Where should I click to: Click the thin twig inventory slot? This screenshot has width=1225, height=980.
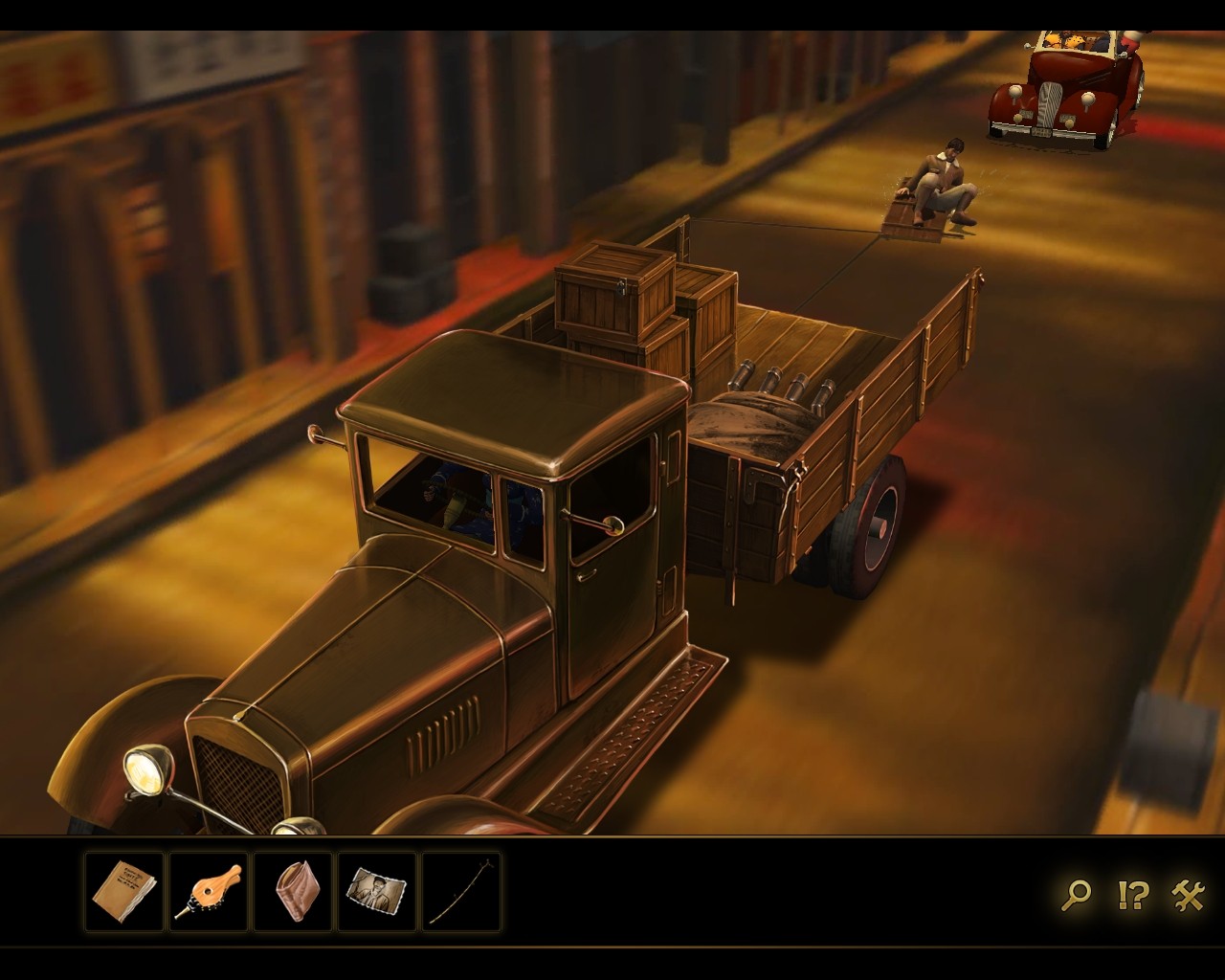461,892
